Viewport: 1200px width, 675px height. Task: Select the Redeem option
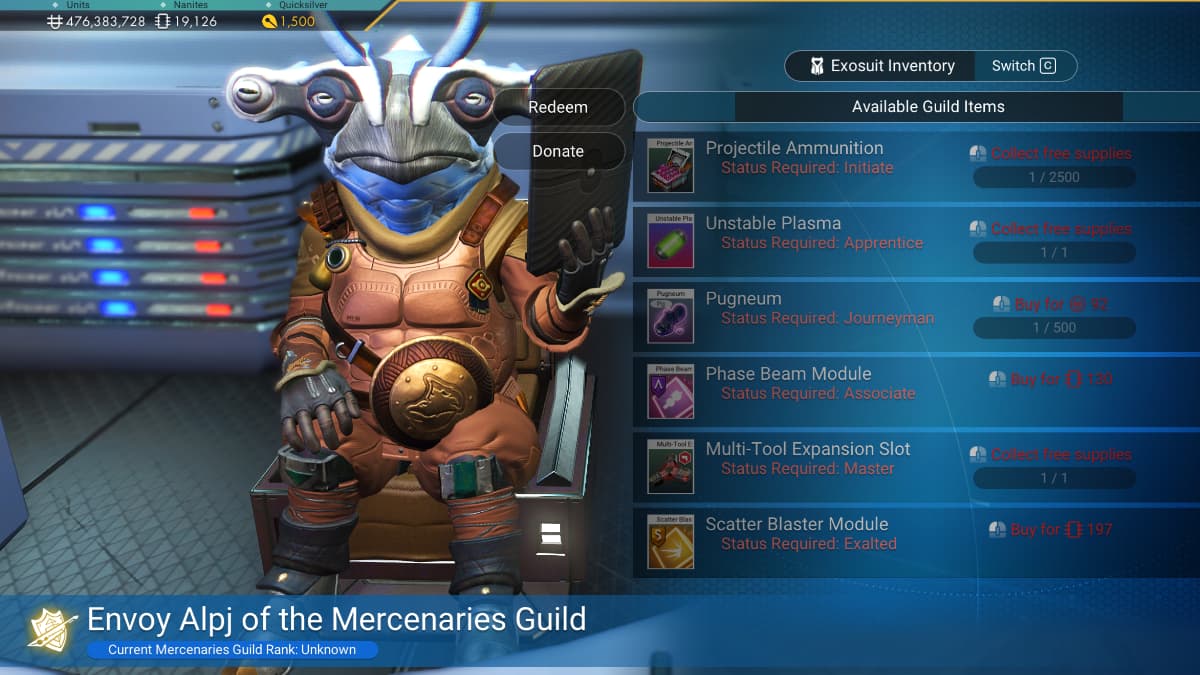point(558,107)
